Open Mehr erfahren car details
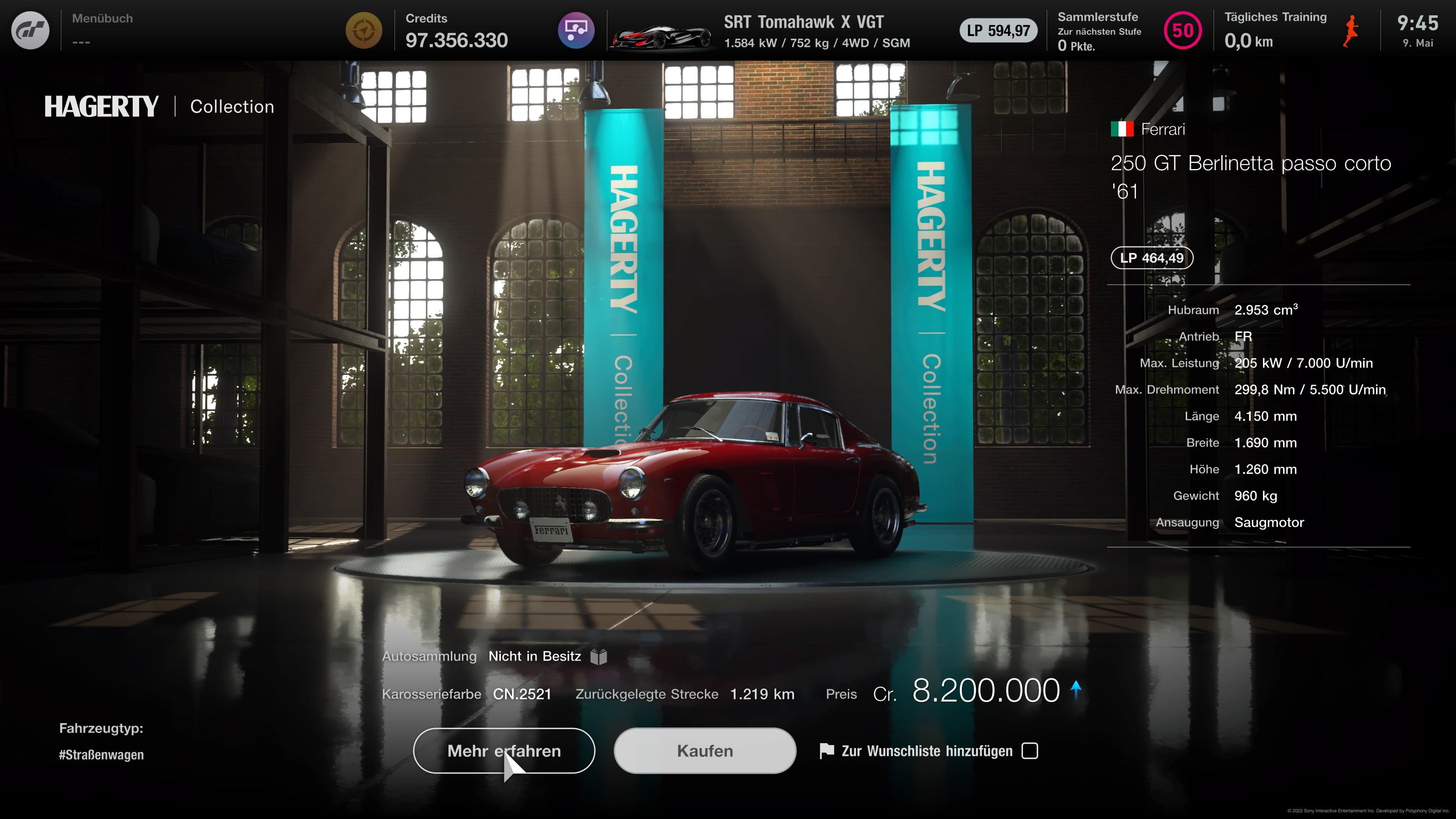 [504, 751]
